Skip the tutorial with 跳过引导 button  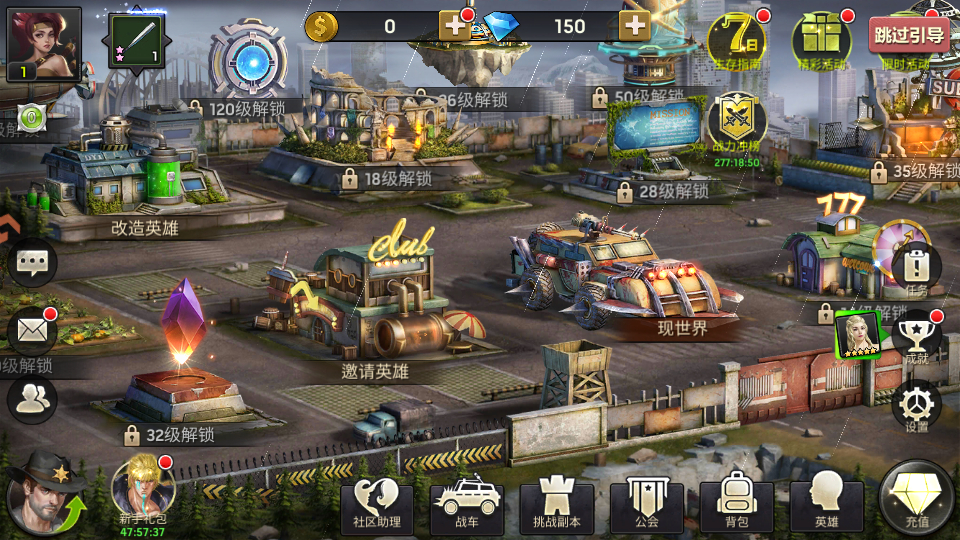tap(908, 36)
